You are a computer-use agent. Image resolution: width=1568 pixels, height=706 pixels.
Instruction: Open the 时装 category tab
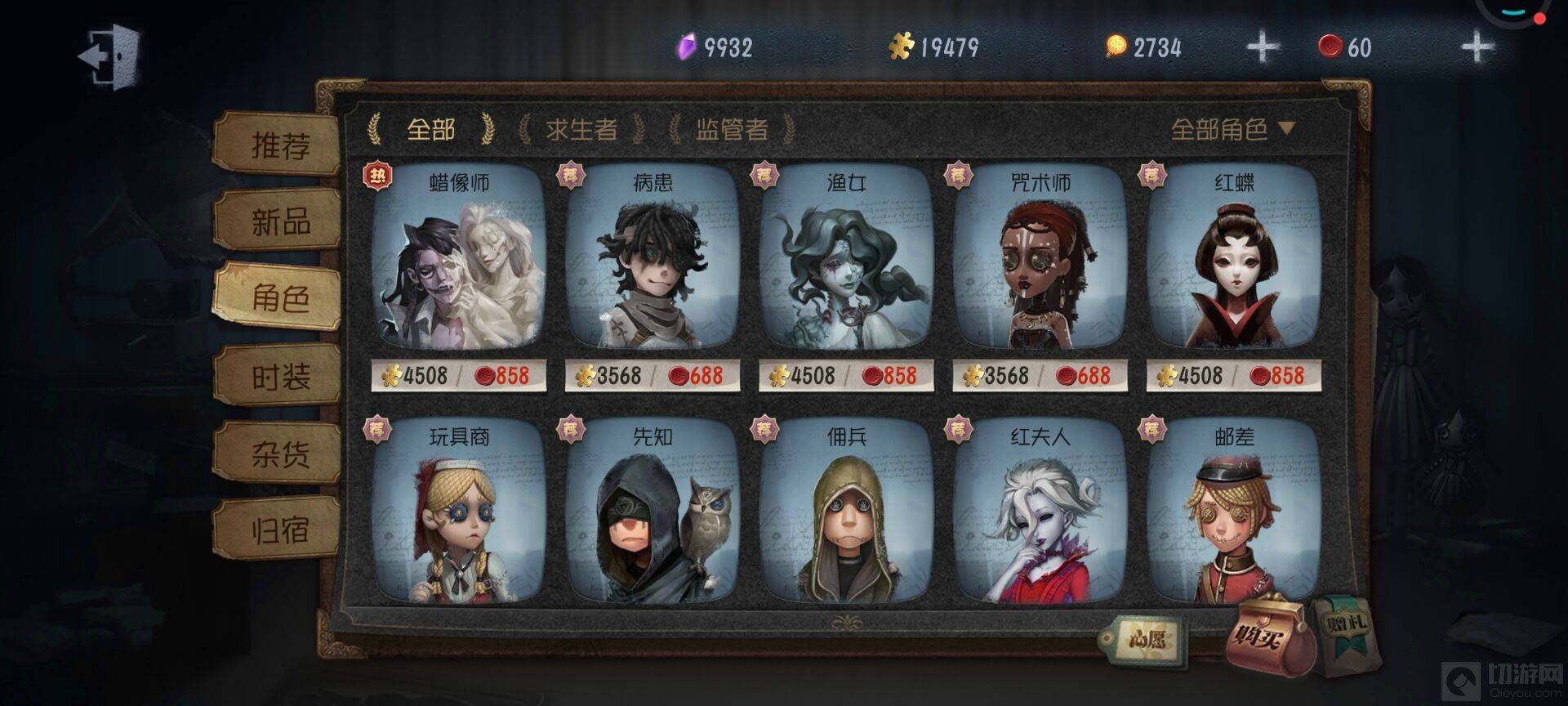(x=279, y=378)
